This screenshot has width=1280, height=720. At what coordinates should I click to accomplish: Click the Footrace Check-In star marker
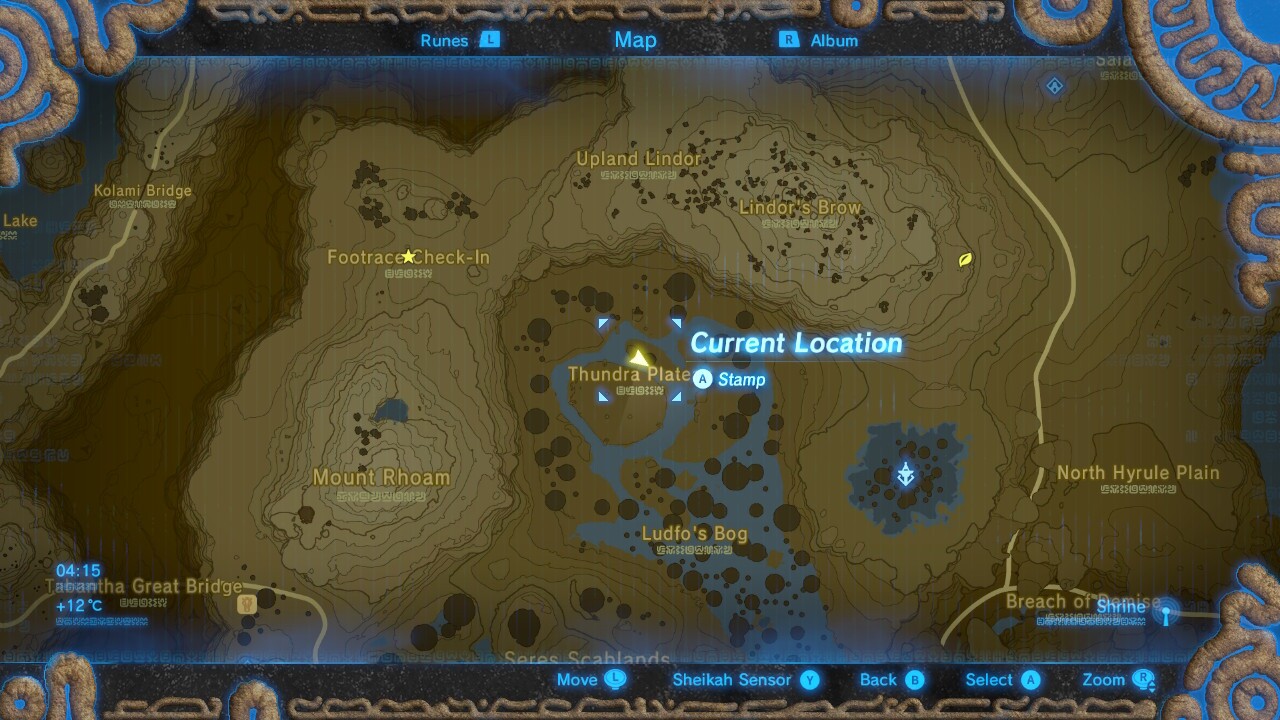(408, 255)
